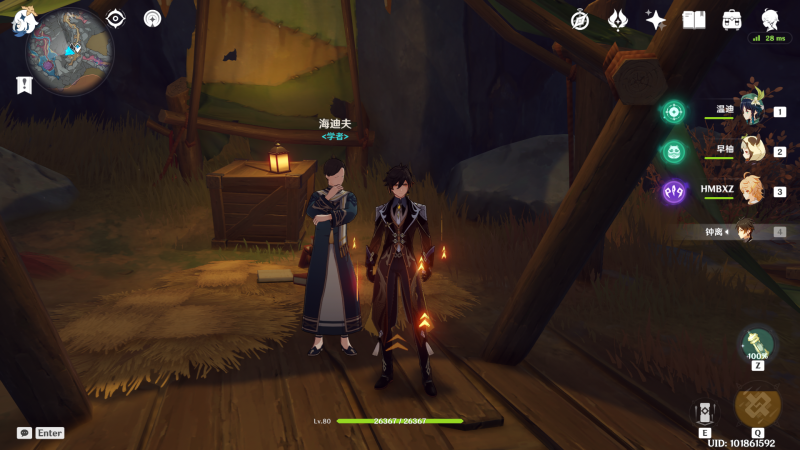This screenshot has height=450, width=800.
Task: Open the three-pointed flame emblem menu
Action: tap(618, 20)
